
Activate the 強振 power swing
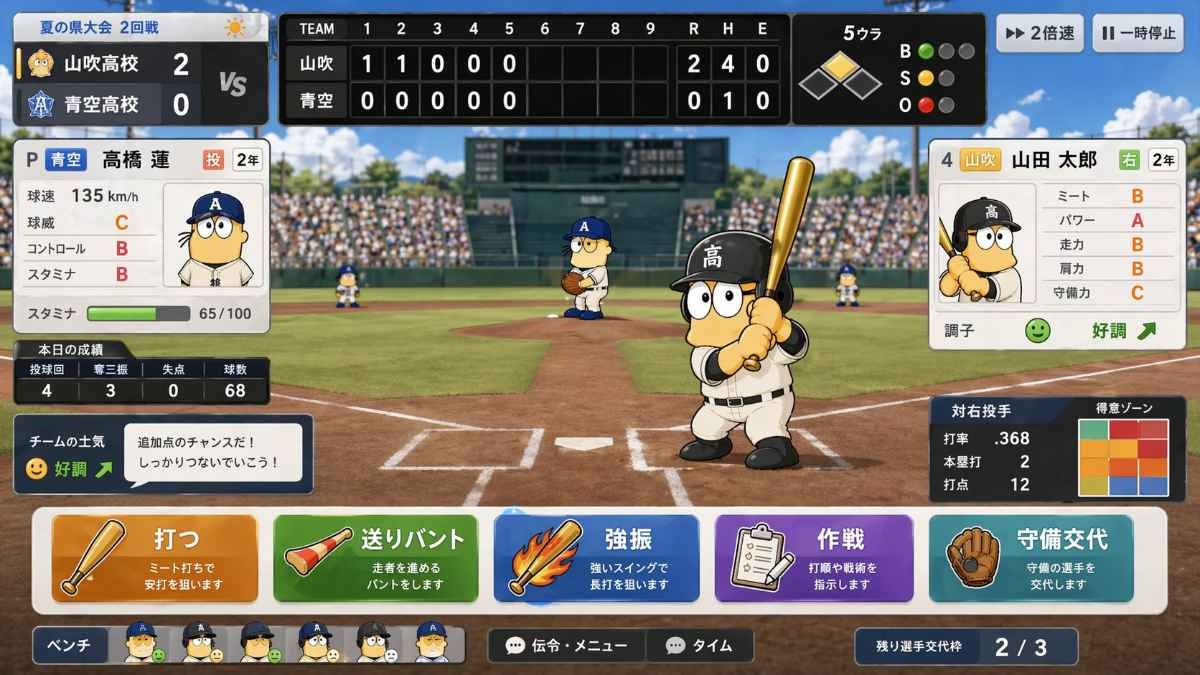coord(596,558)
